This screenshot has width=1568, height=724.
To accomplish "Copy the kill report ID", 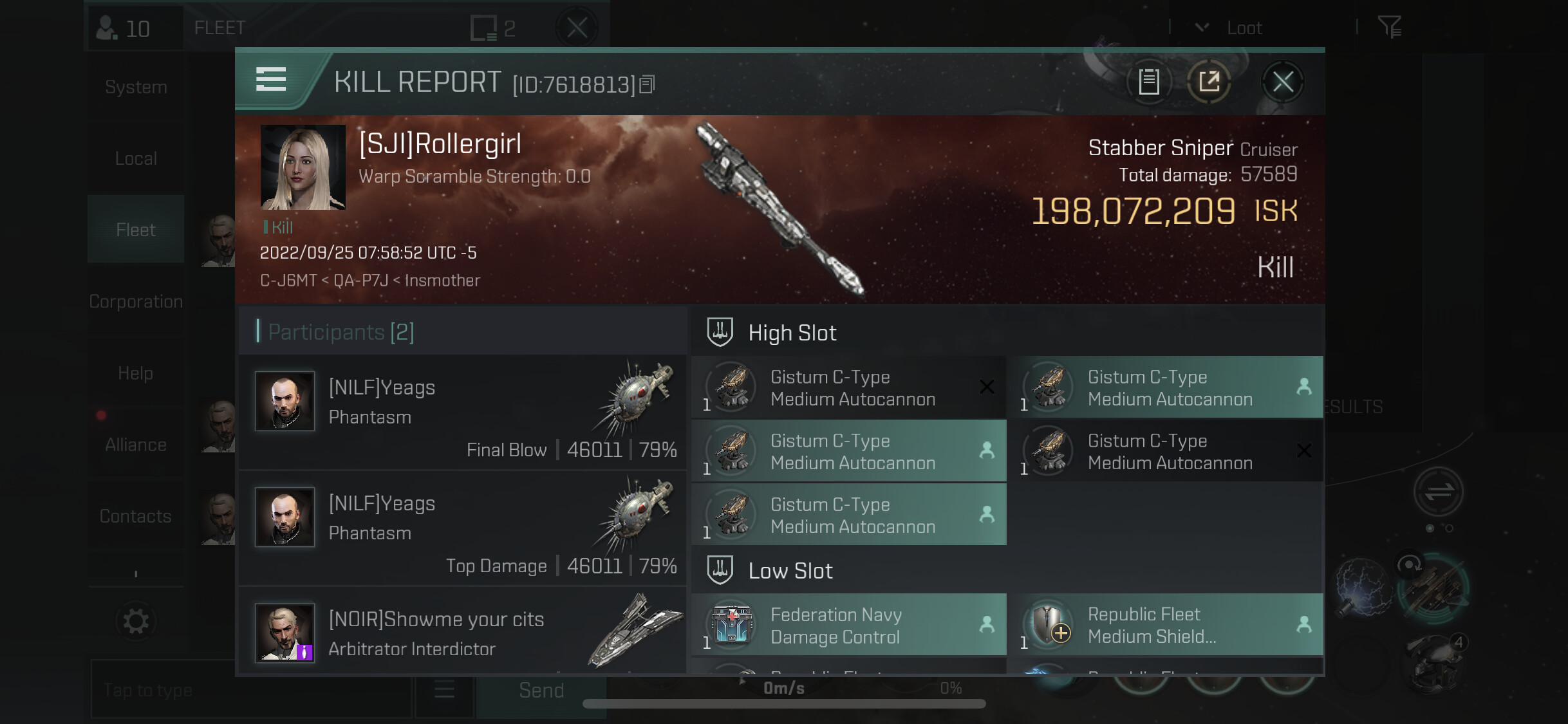I will (x=648, y=84).
